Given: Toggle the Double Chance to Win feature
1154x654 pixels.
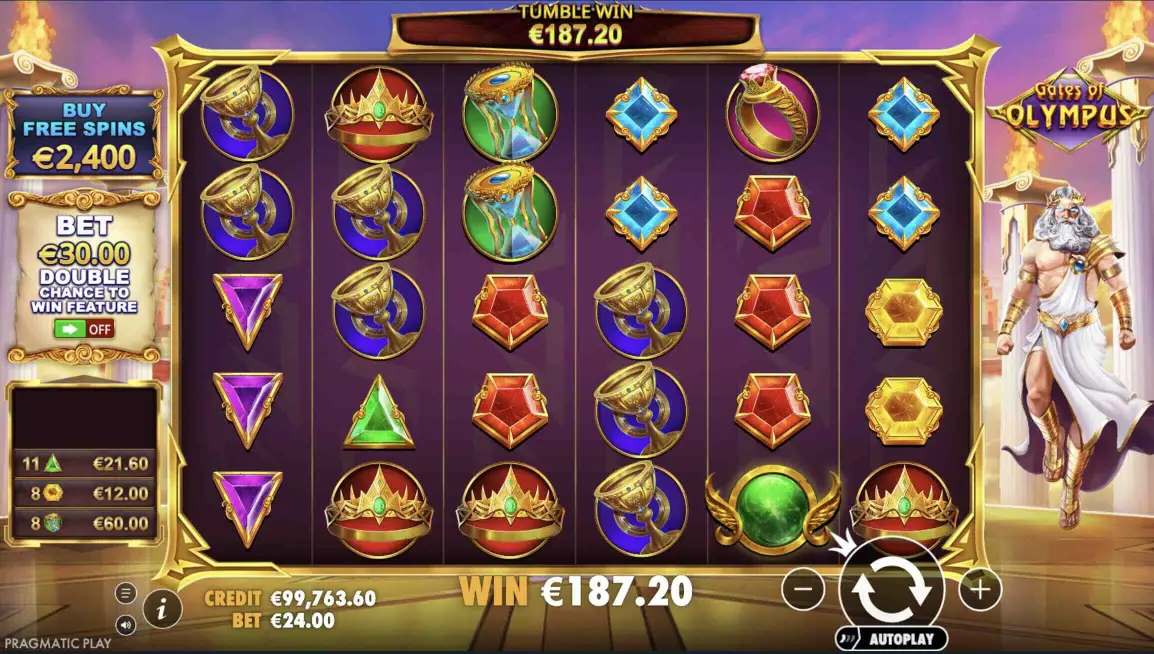Looking at the screenshot, I should coord(84,328).
